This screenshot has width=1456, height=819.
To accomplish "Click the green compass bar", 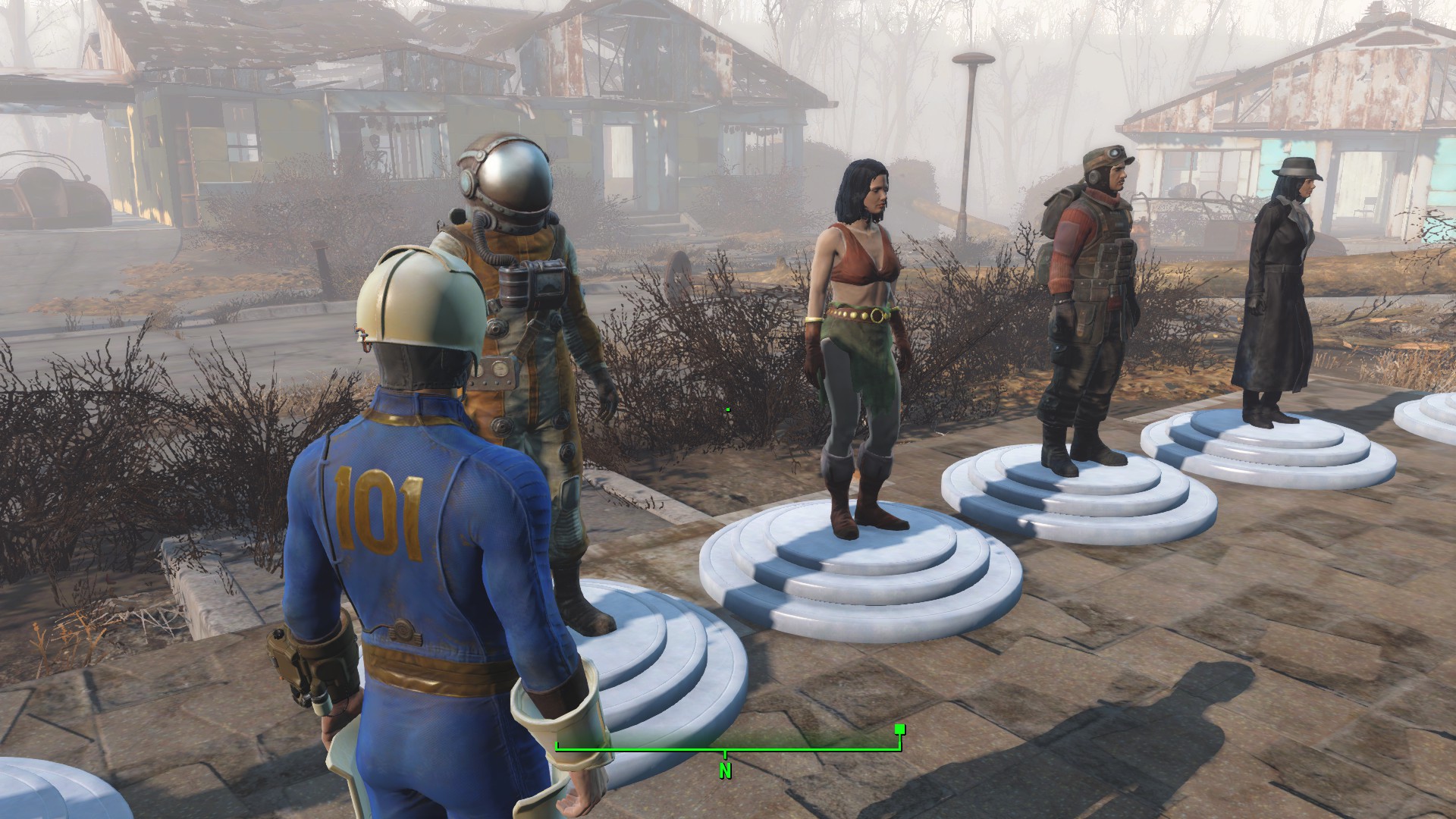I will (727, 749).
